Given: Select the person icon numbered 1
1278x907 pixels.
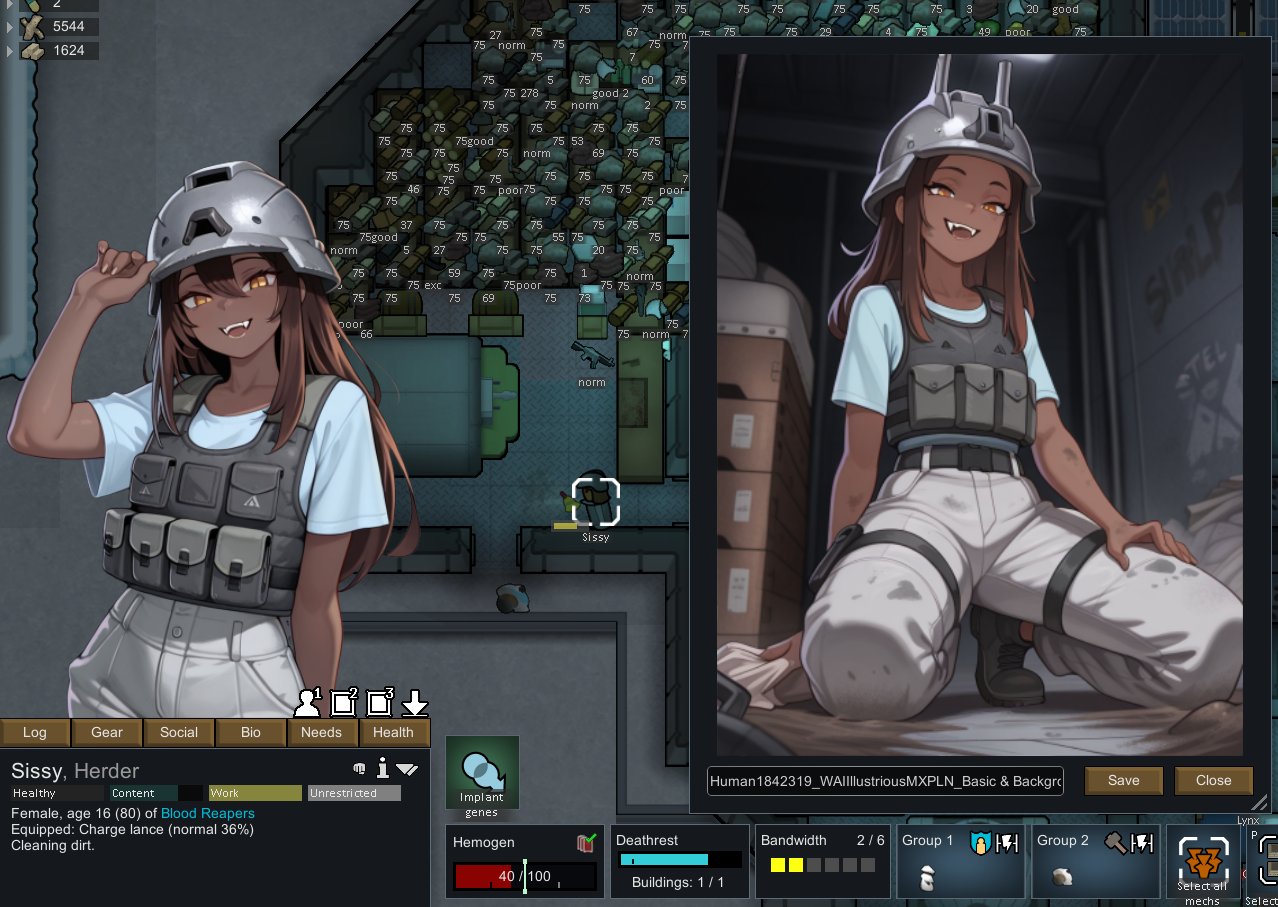Looking at the screenshot, I should pyautogui.click(x=308, y=703).
